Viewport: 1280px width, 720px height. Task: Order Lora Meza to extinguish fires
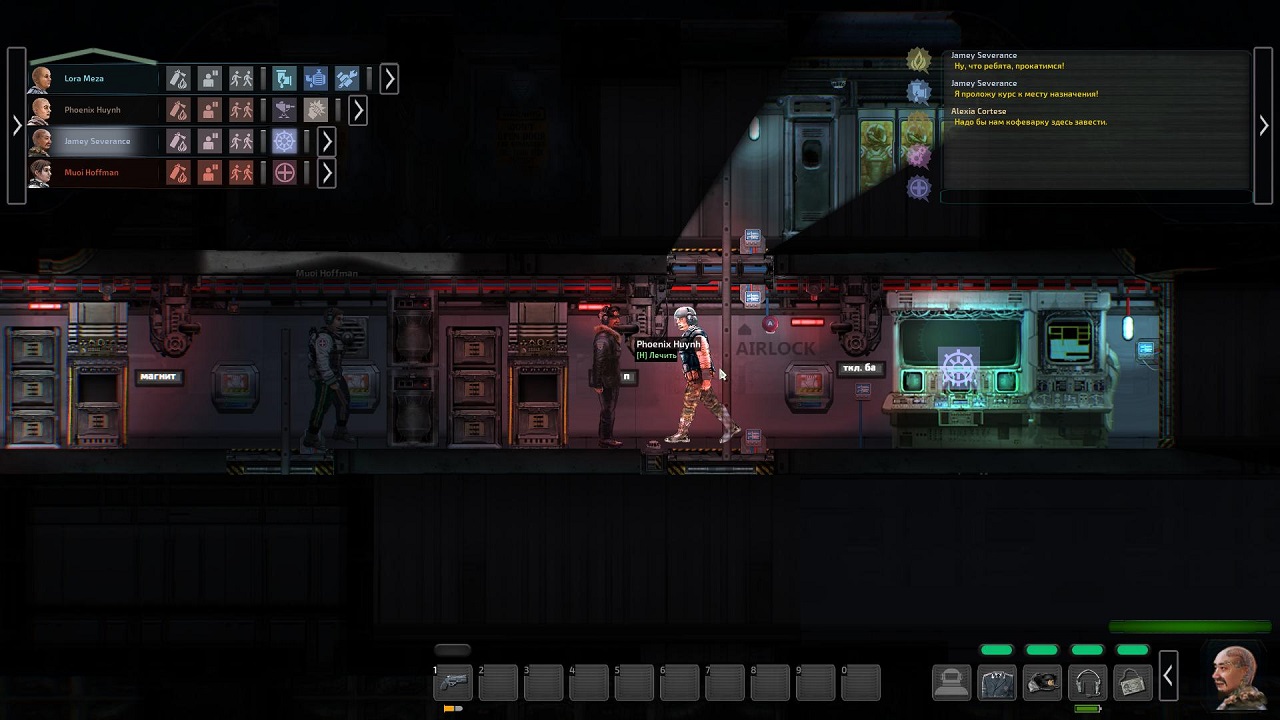coord(178,78)
